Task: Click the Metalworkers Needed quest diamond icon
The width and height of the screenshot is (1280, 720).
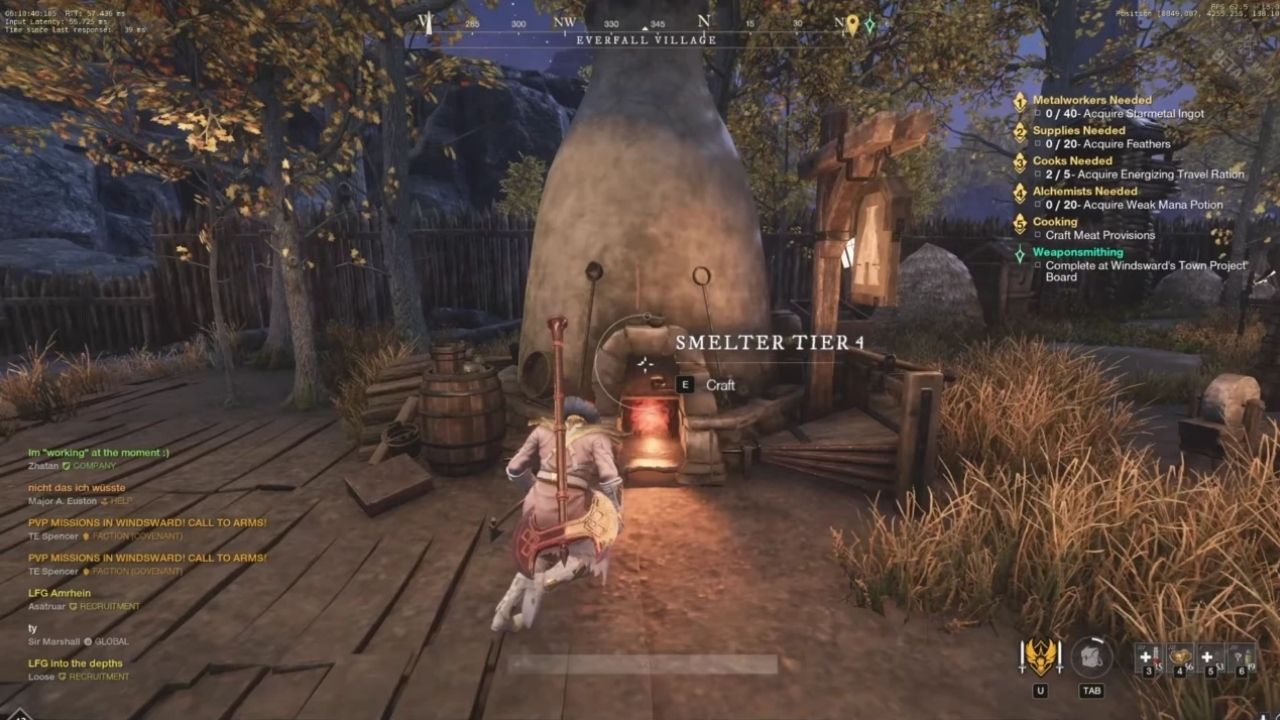Action: pos(1019,101)
